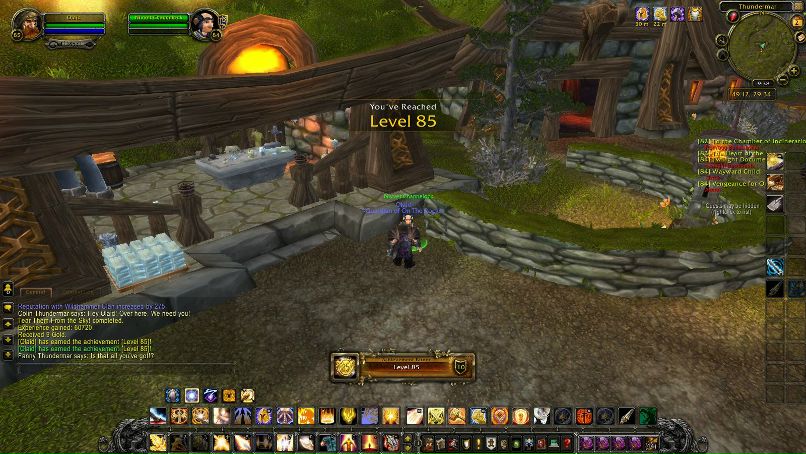
Task: Use the green-gem ability at row's end
Action: coord(646,415)
